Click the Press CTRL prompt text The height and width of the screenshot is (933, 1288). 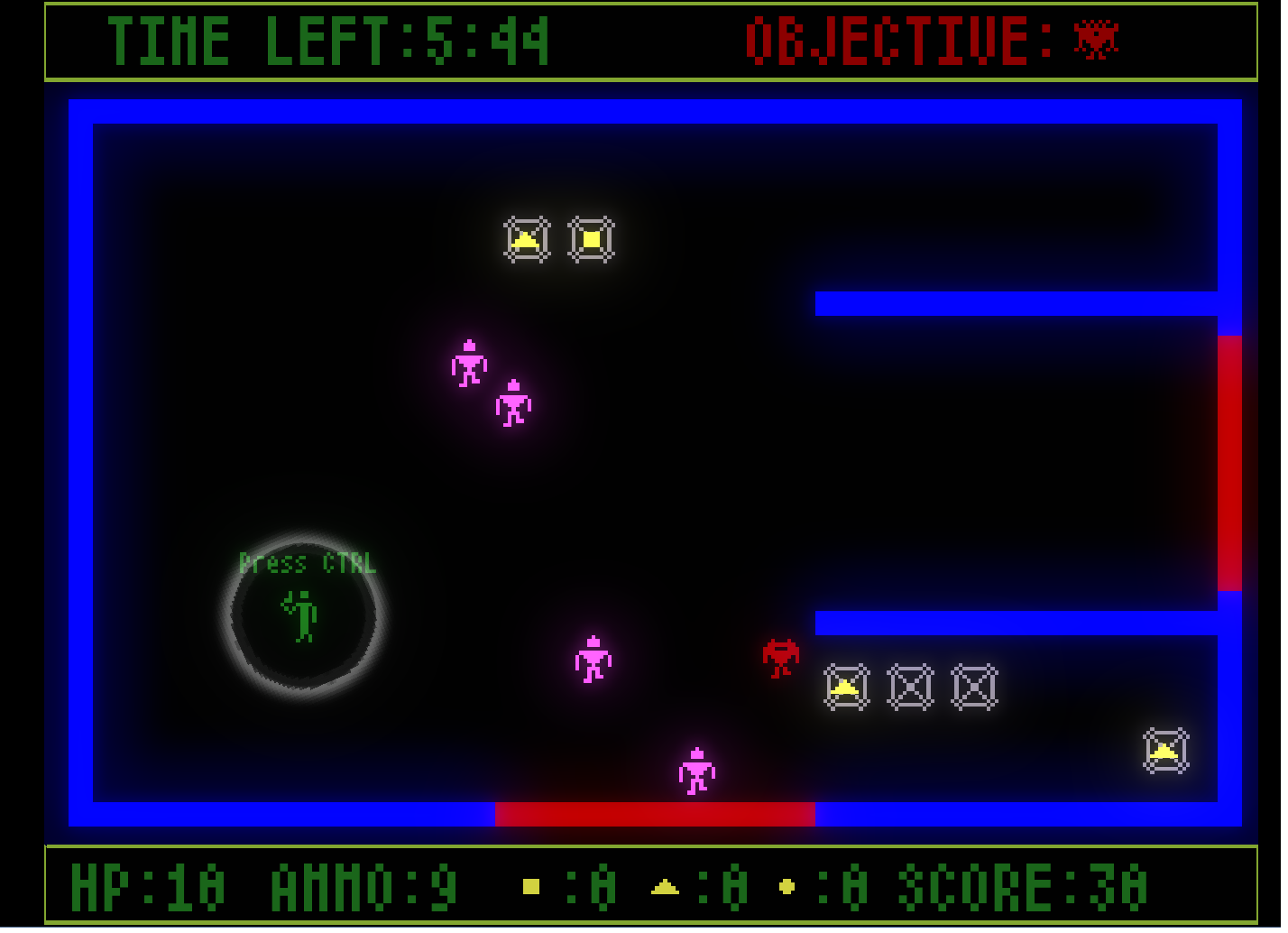307,565
